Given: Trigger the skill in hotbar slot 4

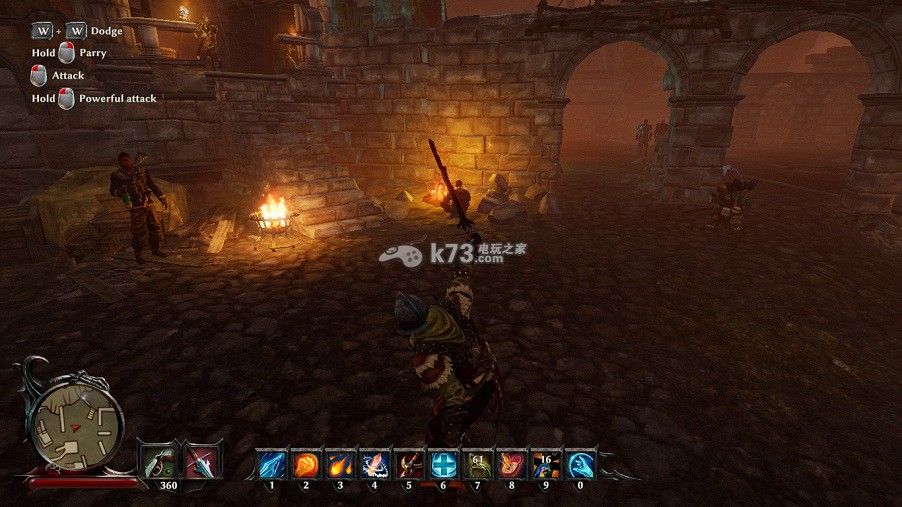Looking at the screenshot, I should coord(374,465).
